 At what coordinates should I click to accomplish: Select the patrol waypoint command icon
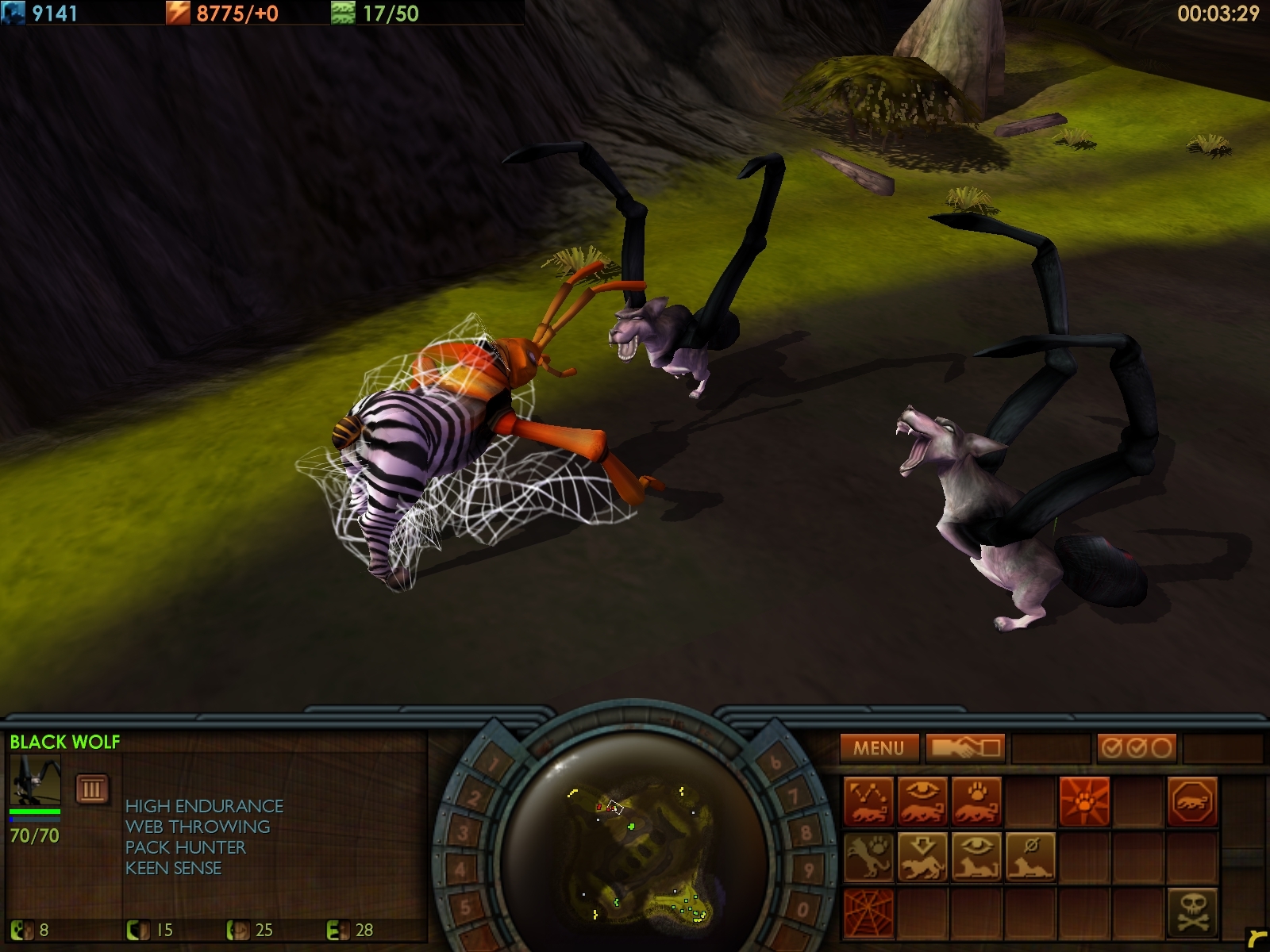point(868,801)
